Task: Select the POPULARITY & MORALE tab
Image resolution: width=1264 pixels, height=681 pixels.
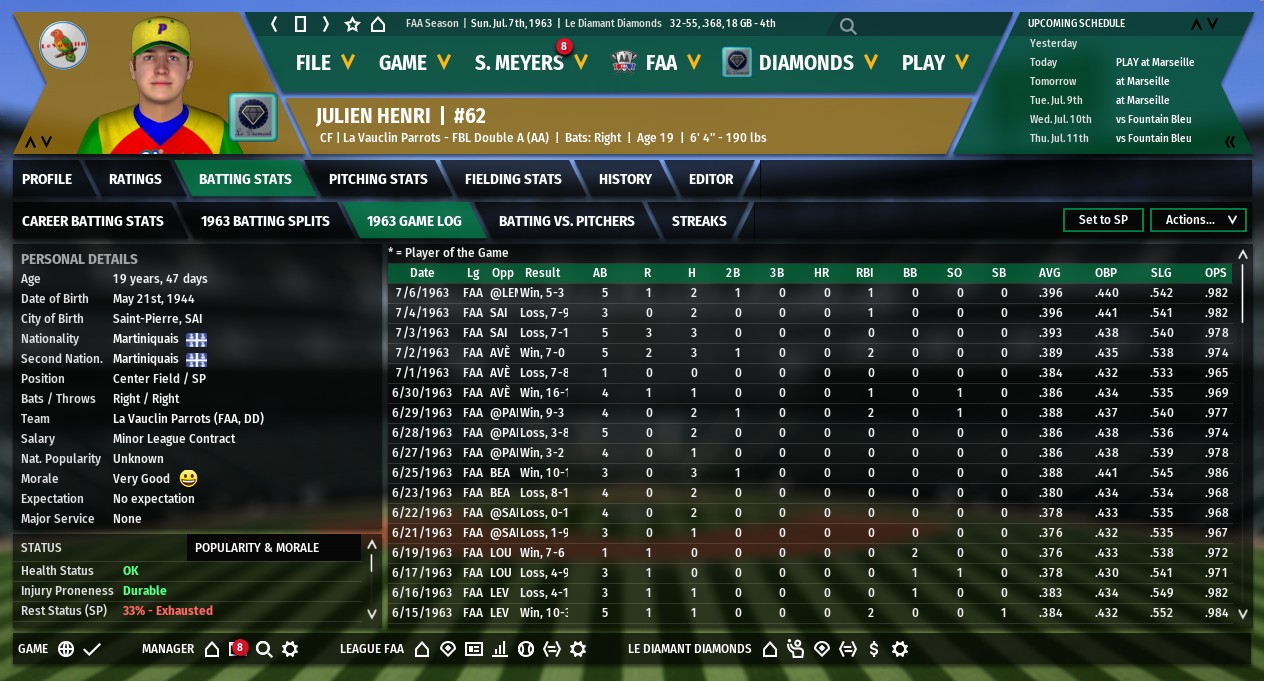Action: [x=257, y=547]
